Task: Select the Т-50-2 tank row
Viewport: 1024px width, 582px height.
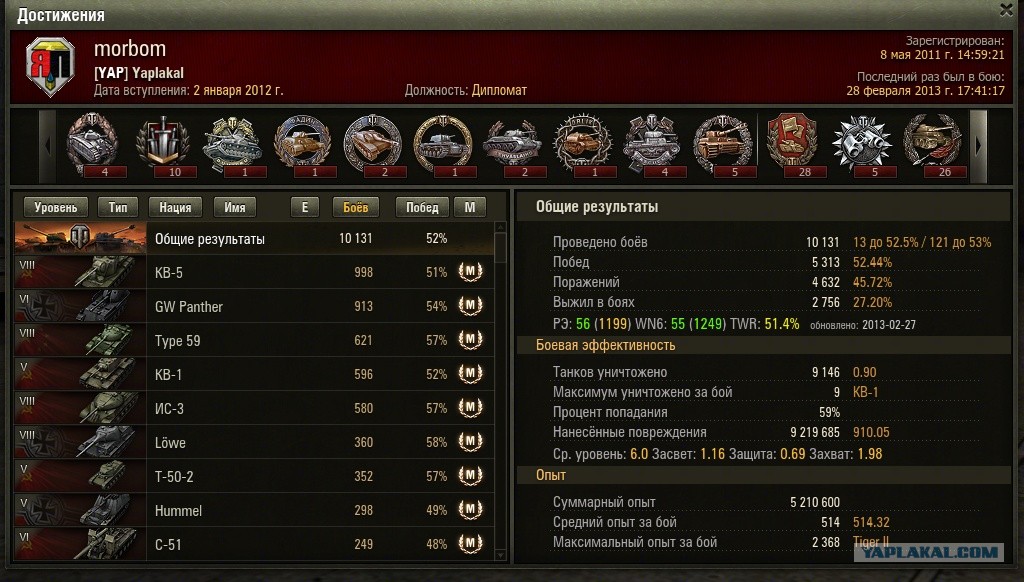Action: 255,477
